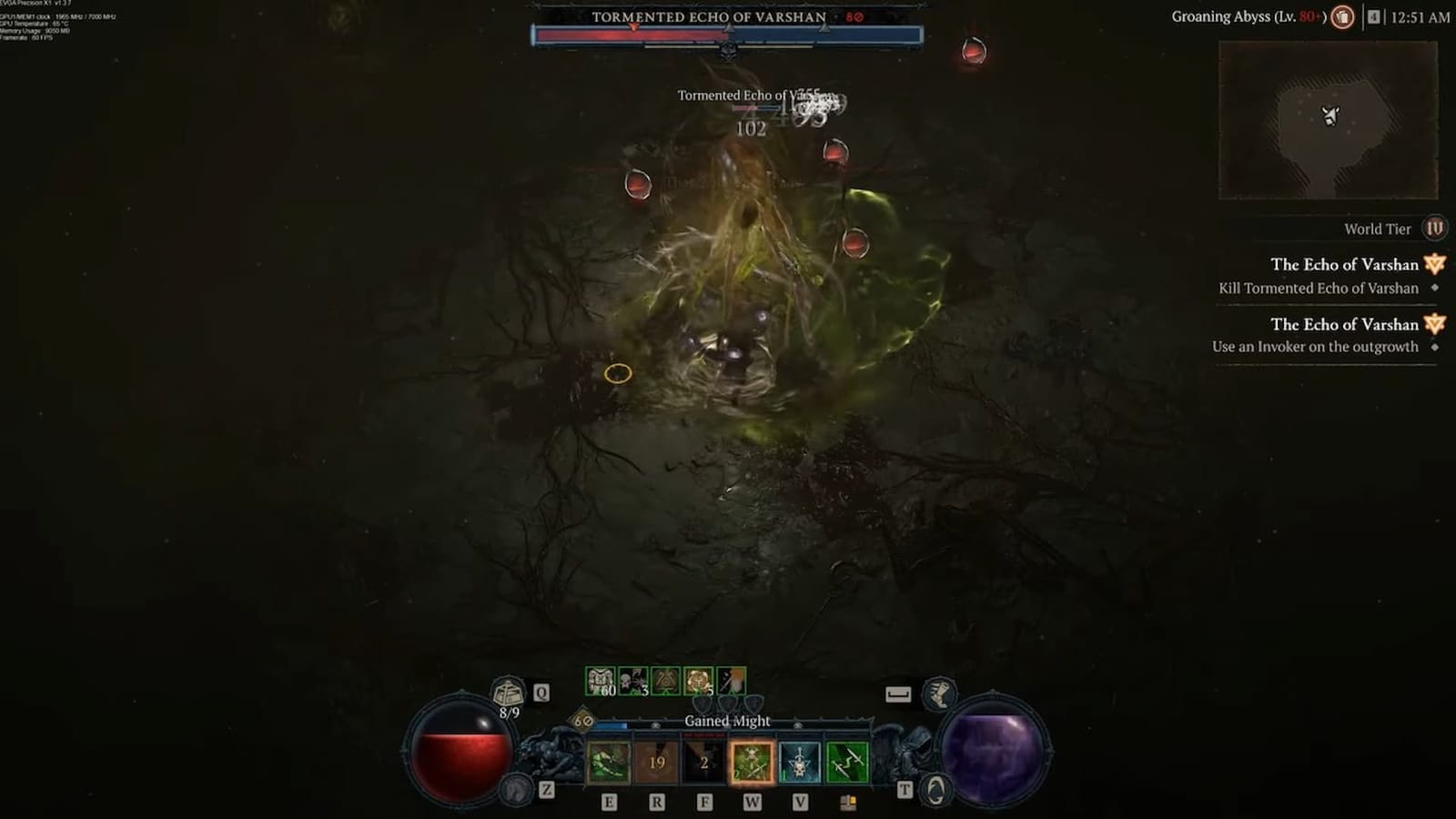The image size is (1456, 819).
Task: Activate the skull-and-sword skill bound to V
Action: [798, 761]
